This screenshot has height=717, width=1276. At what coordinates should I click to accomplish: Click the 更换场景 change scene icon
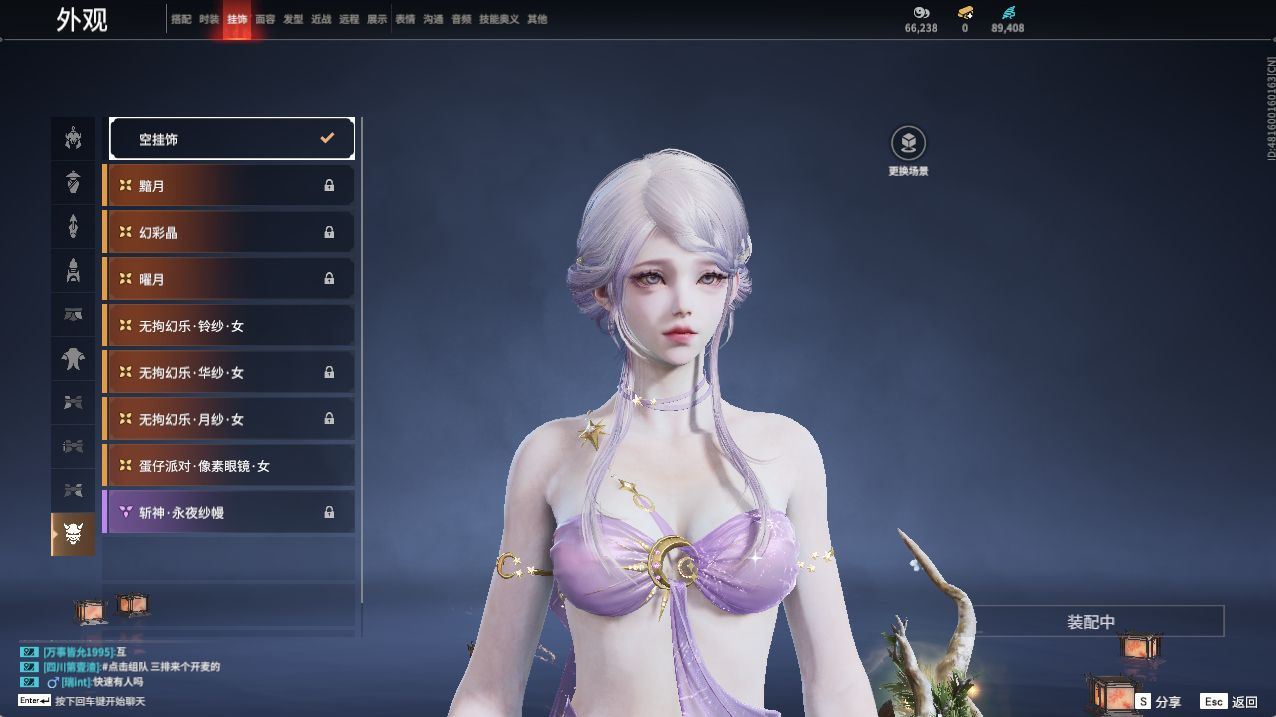908,144
